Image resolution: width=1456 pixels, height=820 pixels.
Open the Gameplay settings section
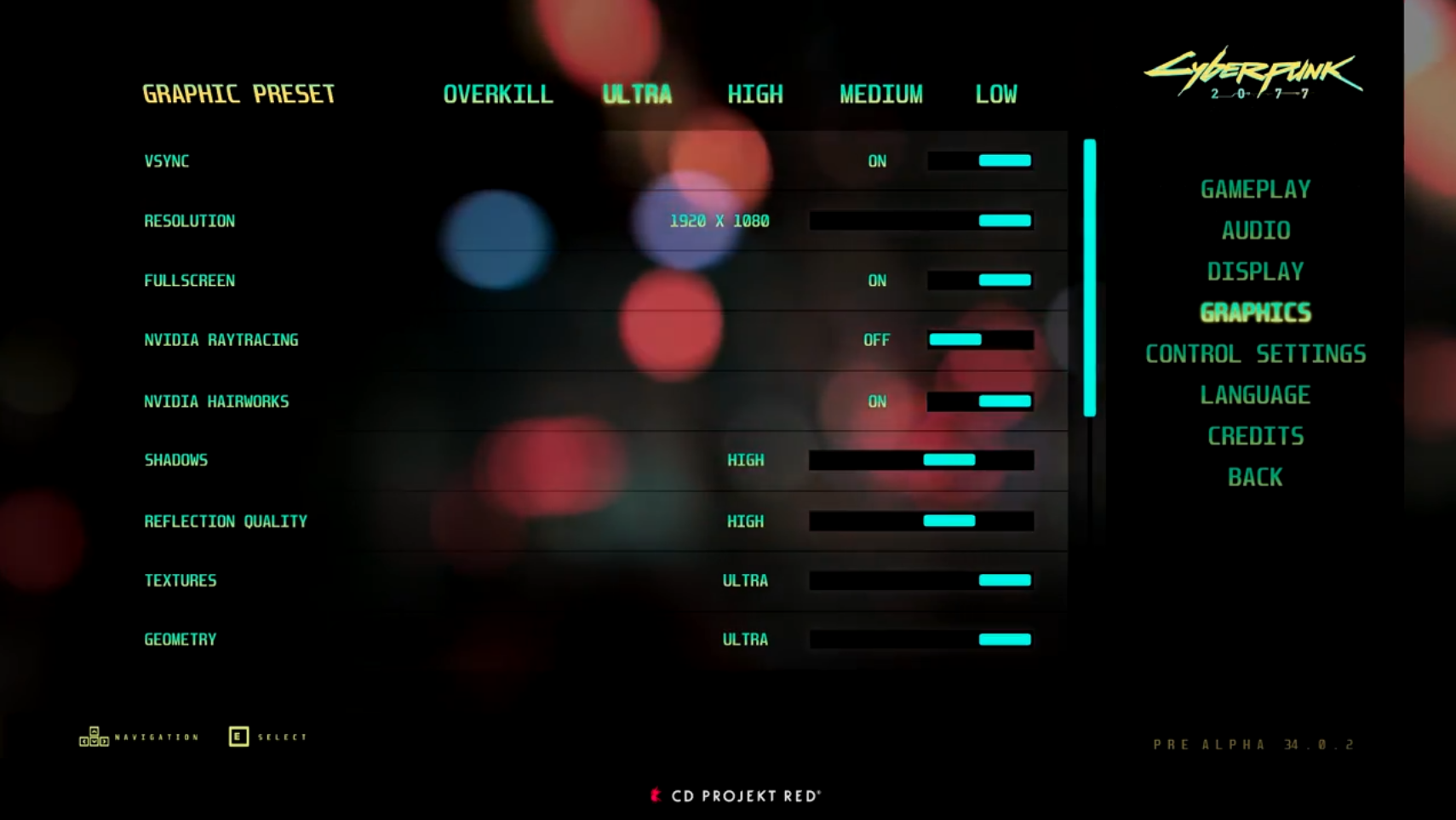coord(1254,189)
